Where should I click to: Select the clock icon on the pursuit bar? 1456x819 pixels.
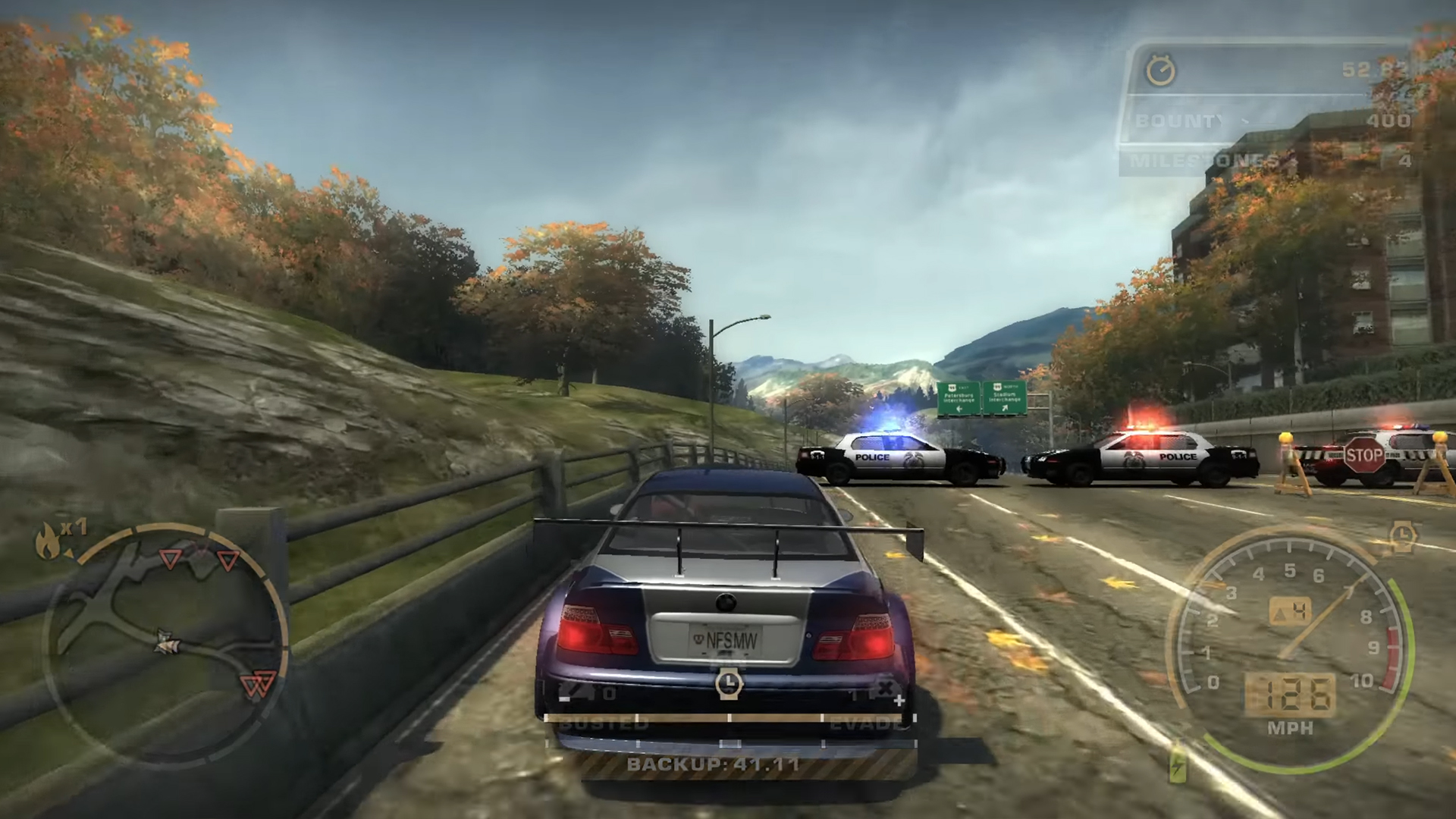[728, 684]
